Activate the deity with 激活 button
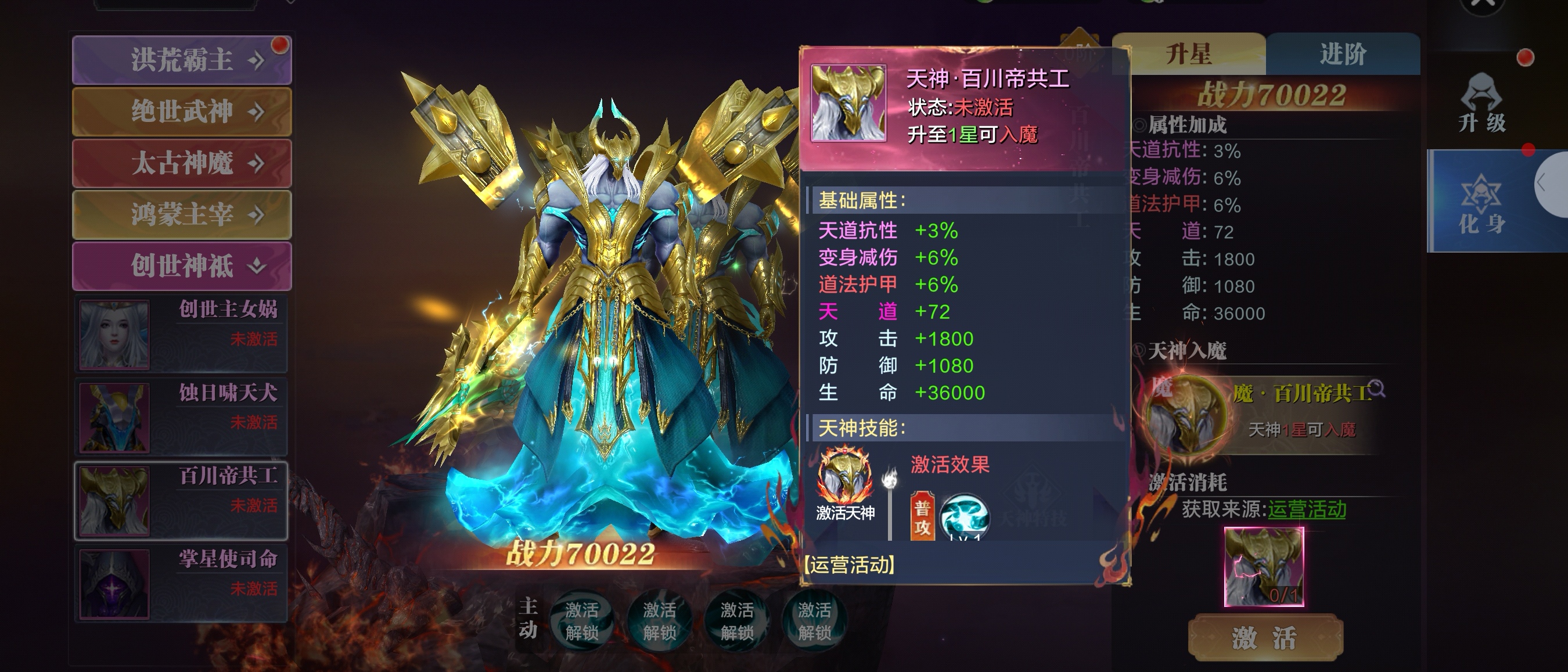1568x672 pixels. (1265, 637)
